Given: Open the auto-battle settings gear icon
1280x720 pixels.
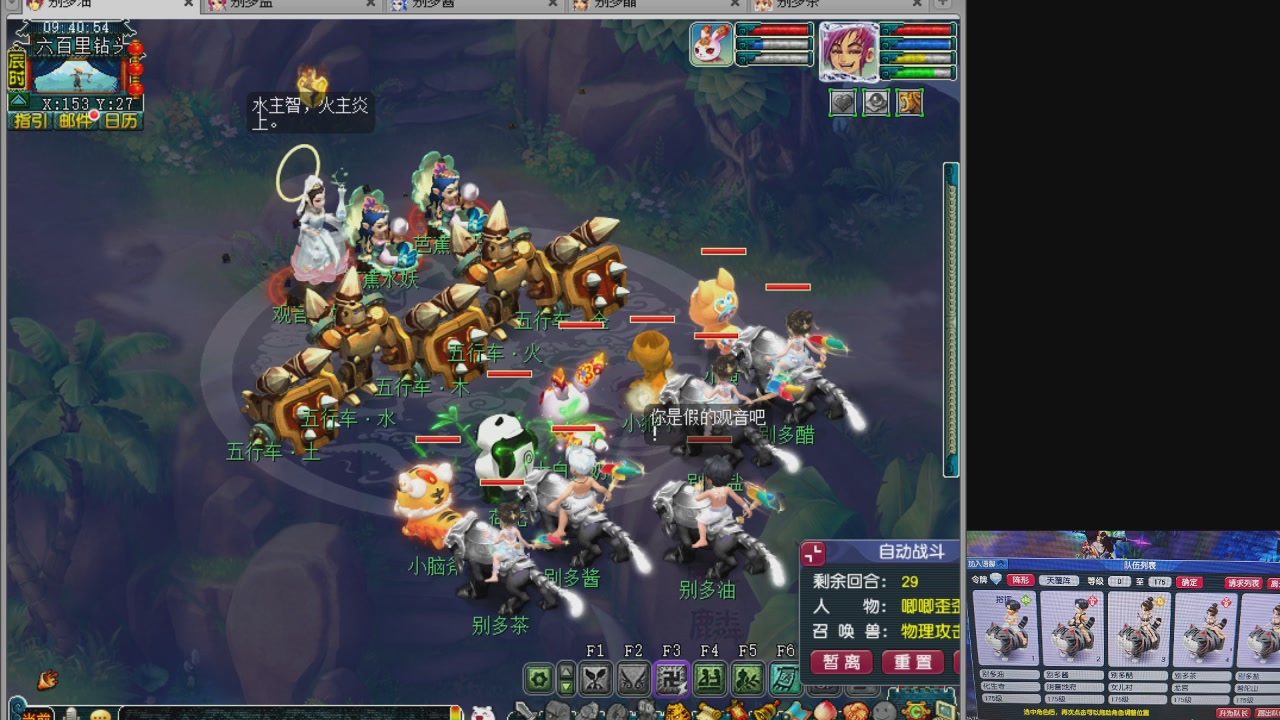Looking at the screenshot, I should pyautogui.click(x=537, y=678).
